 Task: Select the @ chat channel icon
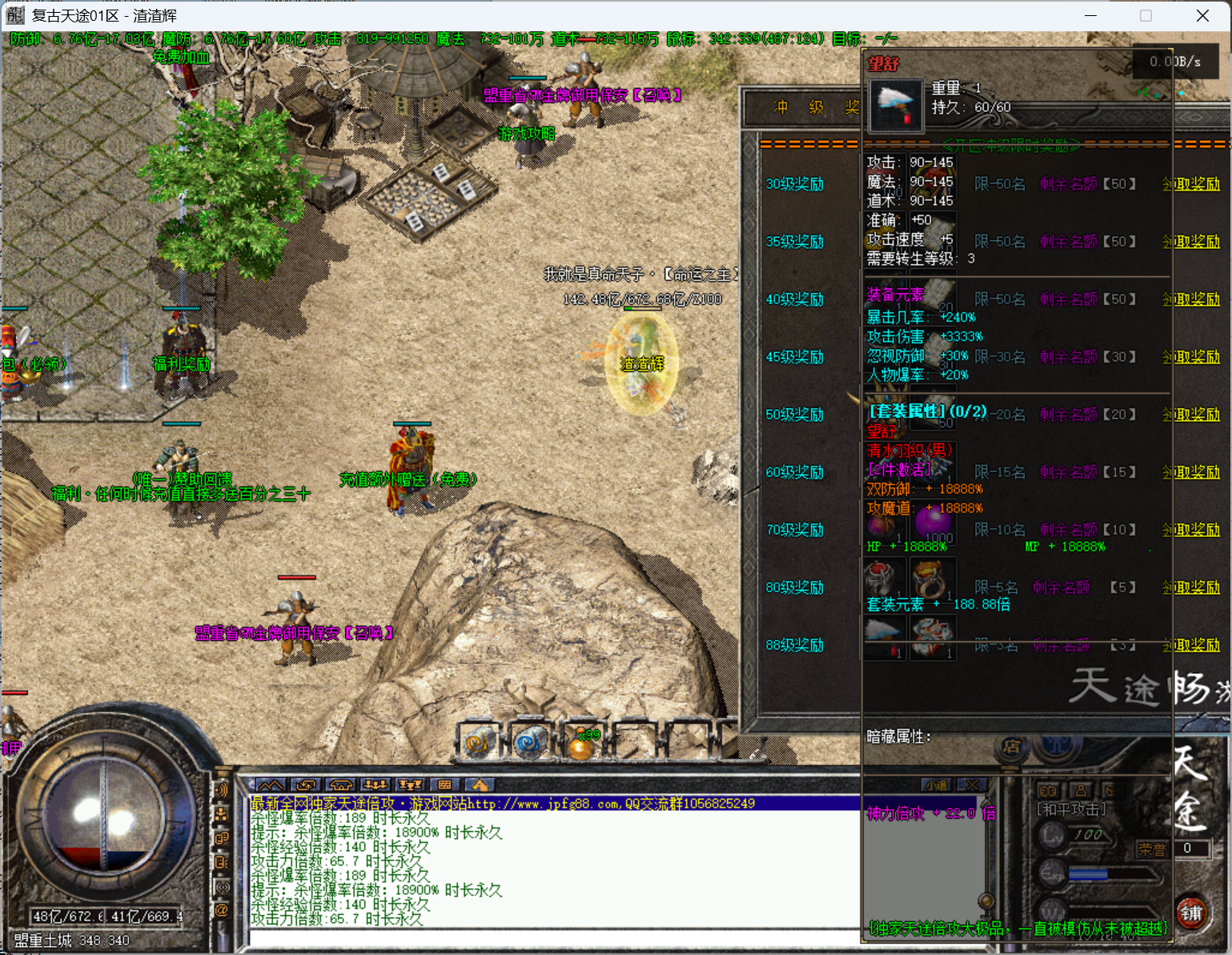pos(222,910)
